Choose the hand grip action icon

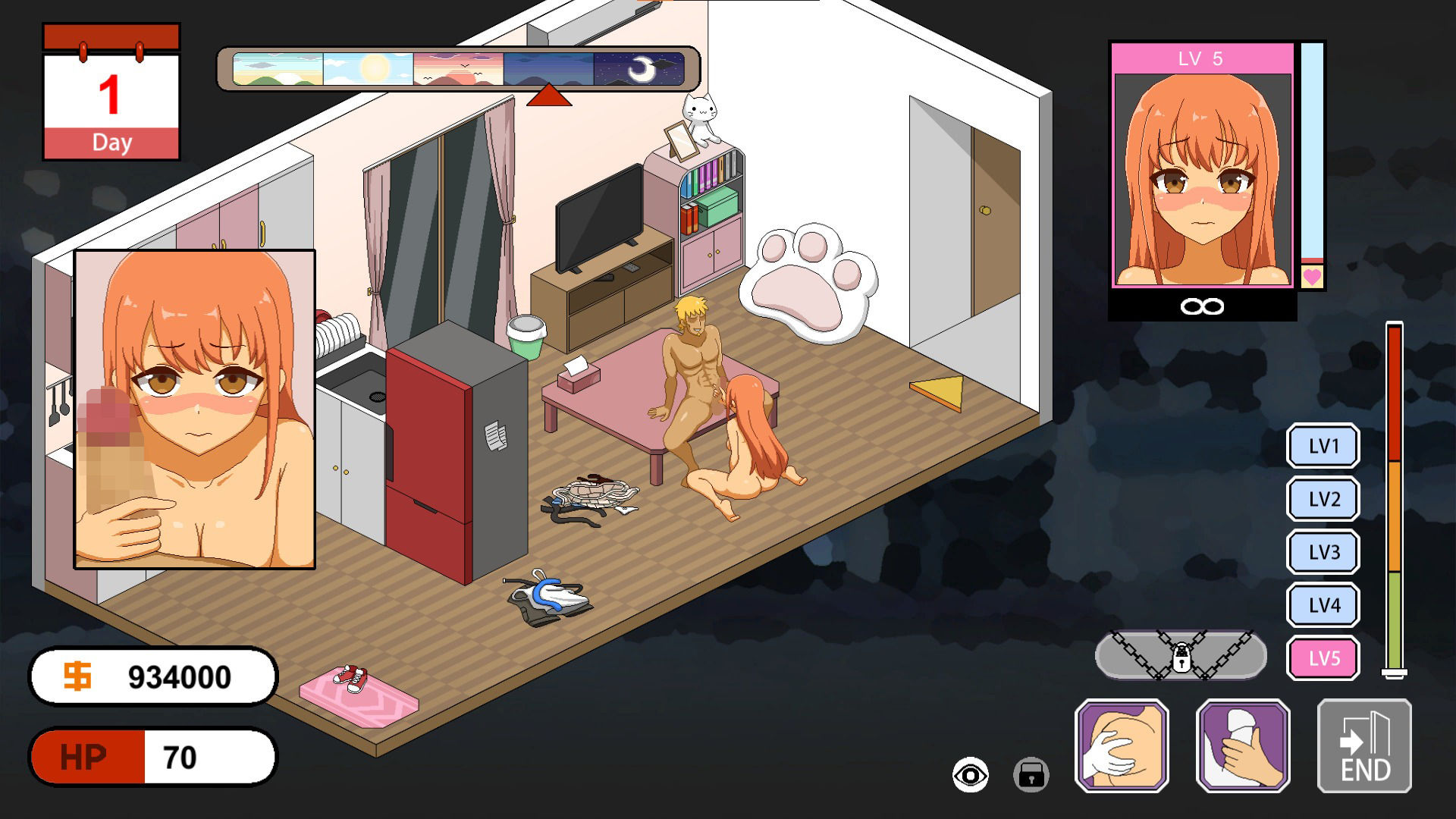(x=1243, y=746)
